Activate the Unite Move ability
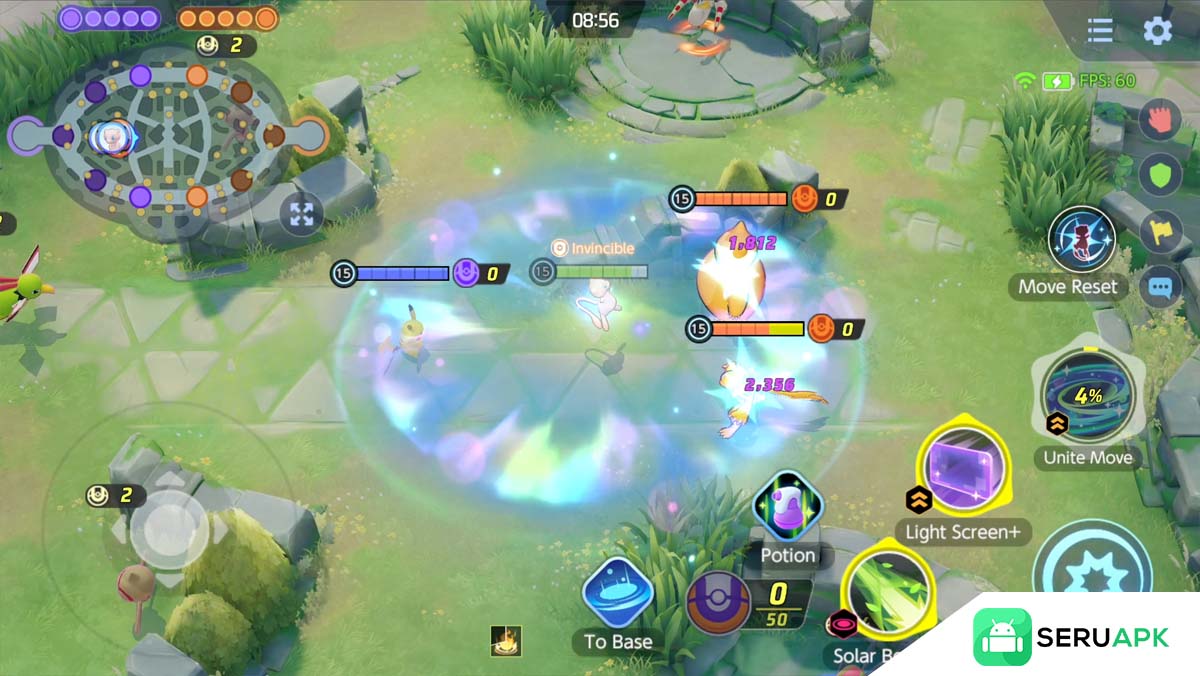 pyautogui.click(x=1088, y=397)
